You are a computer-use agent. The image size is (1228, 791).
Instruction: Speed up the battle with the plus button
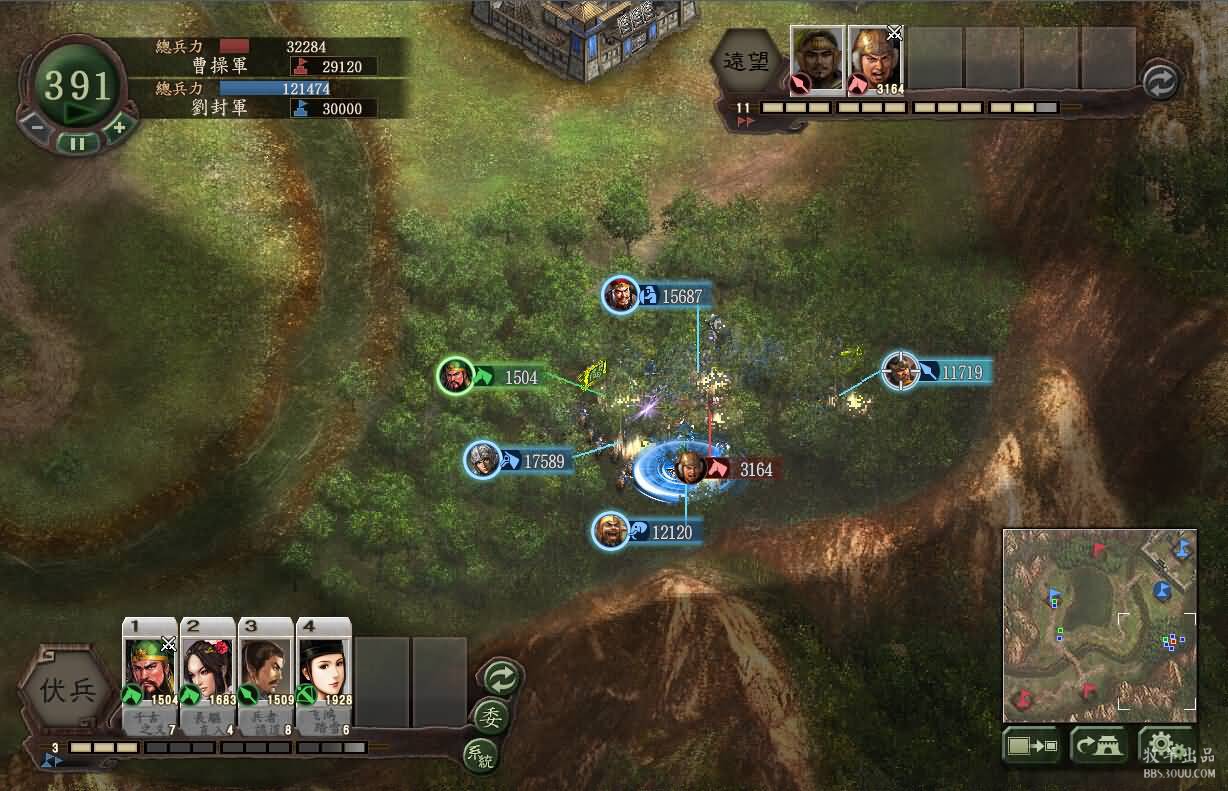point(119,127)
